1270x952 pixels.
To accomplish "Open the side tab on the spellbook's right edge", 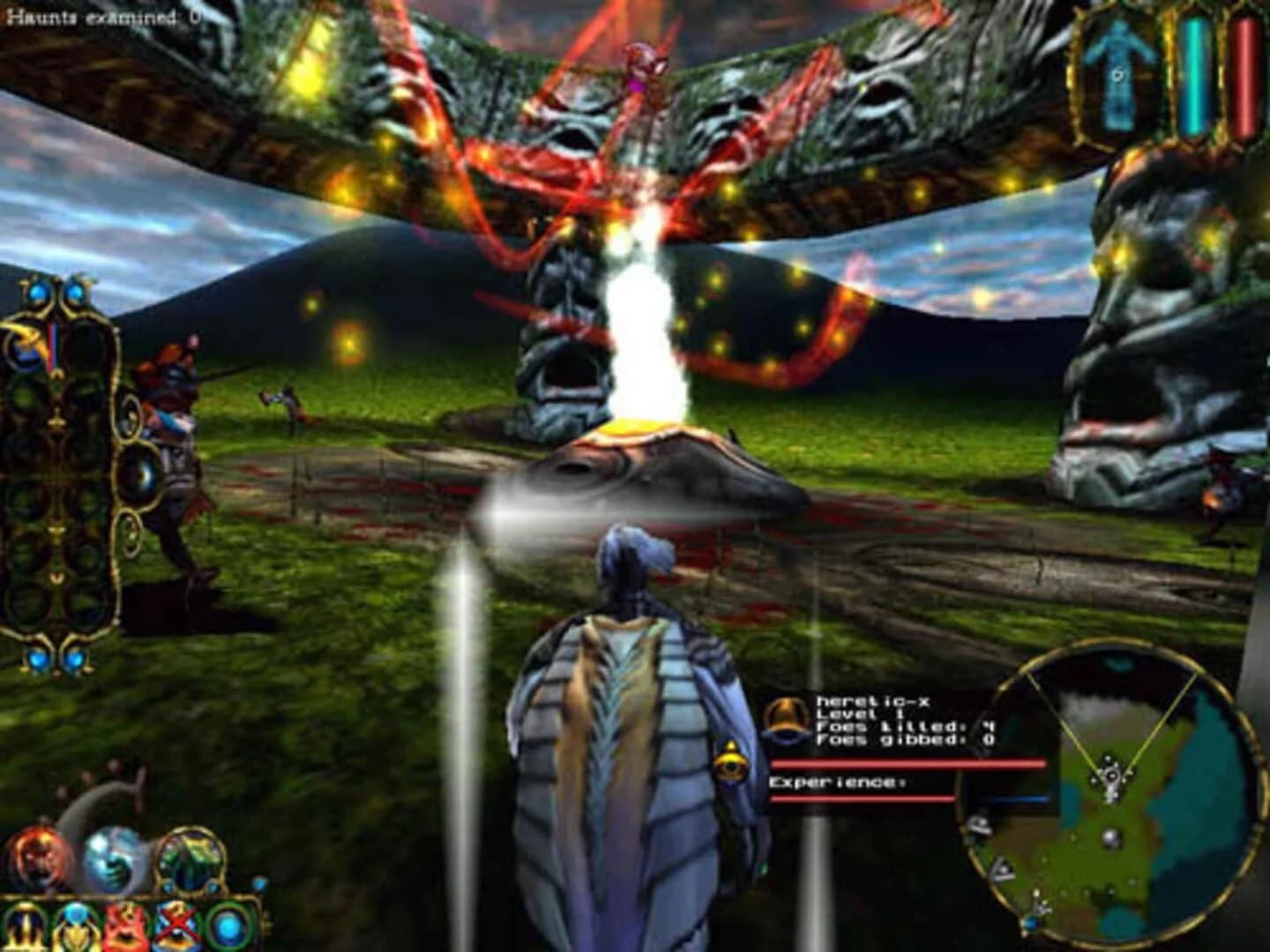I will click(x=138, y=471).
